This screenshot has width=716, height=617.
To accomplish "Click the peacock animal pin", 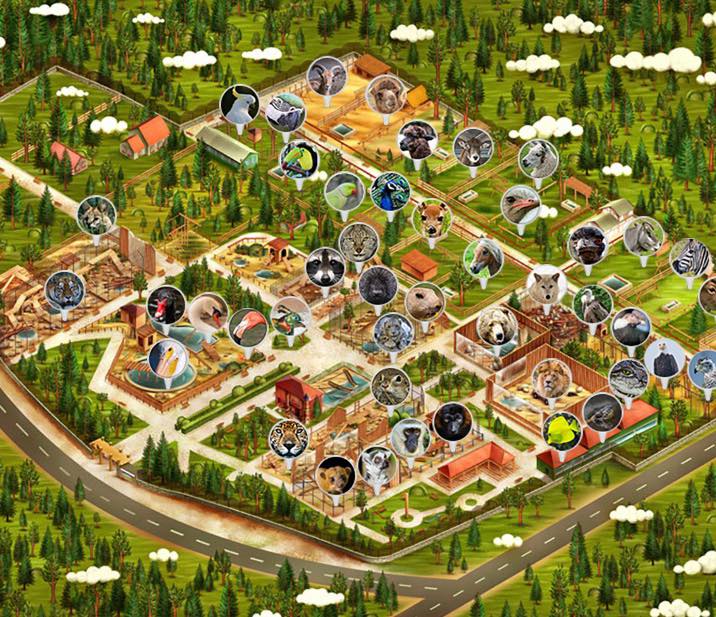I will pyautogui.click(x=389, y=191).
